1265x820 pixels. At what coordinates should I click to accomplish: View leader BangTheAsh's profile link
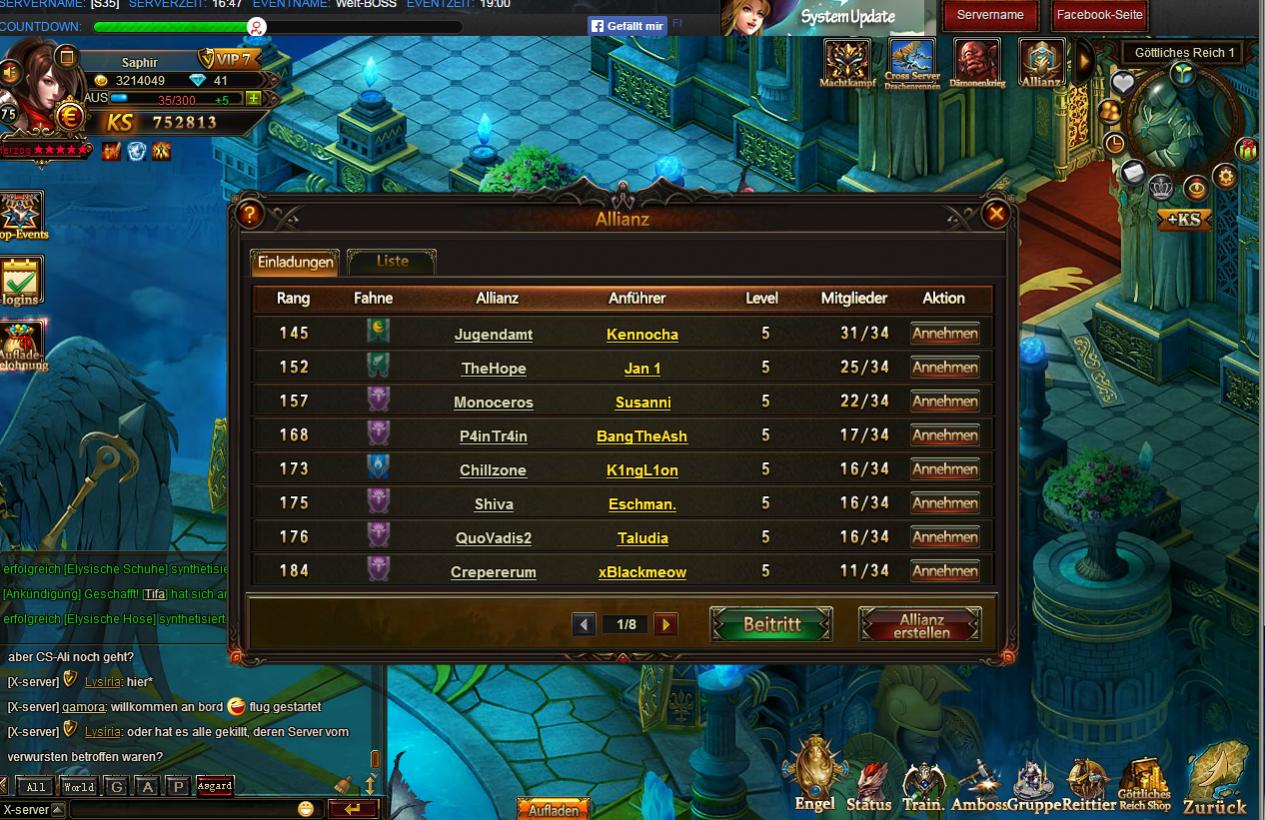pyautogui.click(x=642, y=436)
